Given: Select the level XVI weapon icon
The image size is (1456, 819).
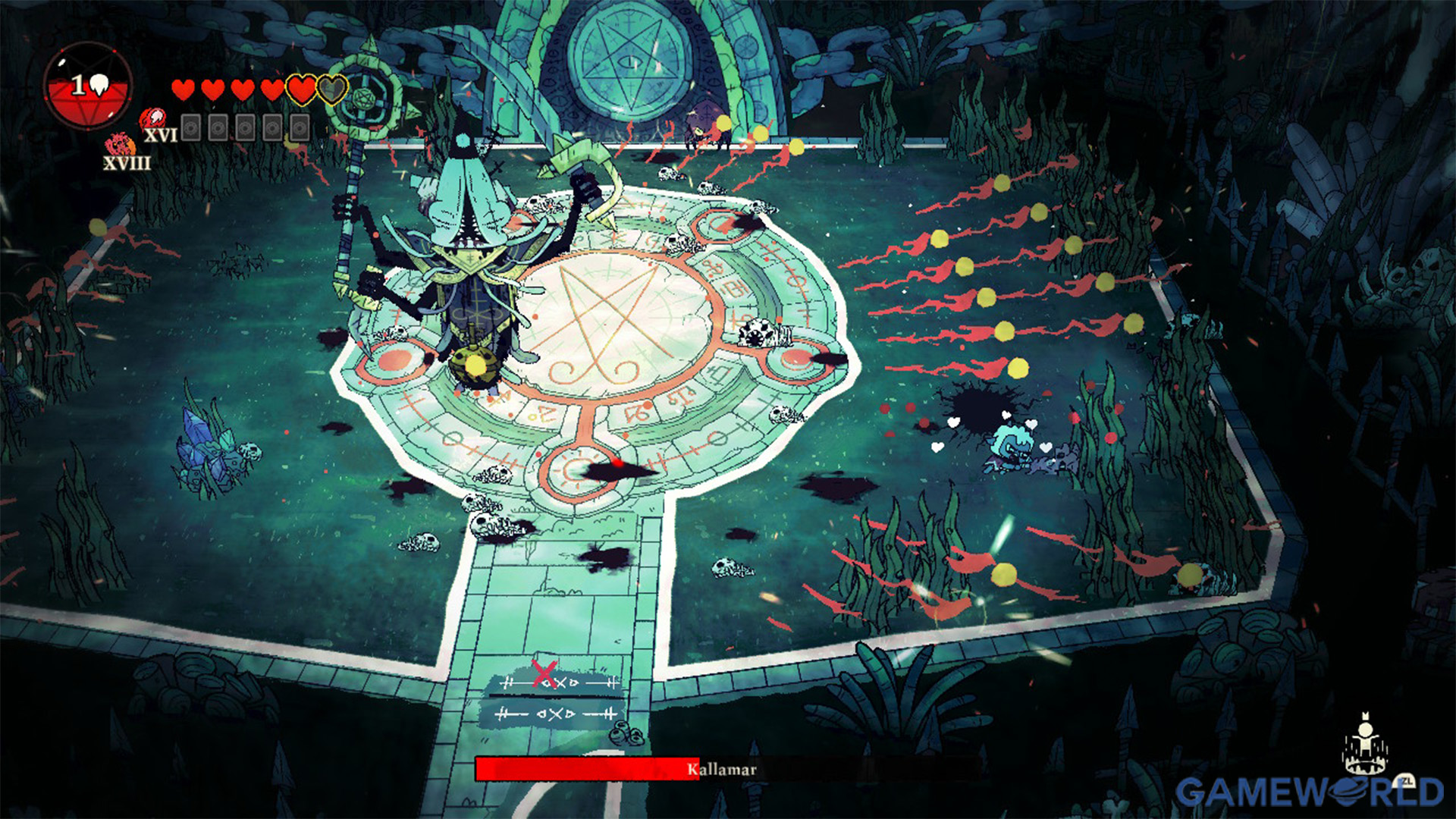Looking at the screenshot, I should pyautogui.click(x=154, y=118).
